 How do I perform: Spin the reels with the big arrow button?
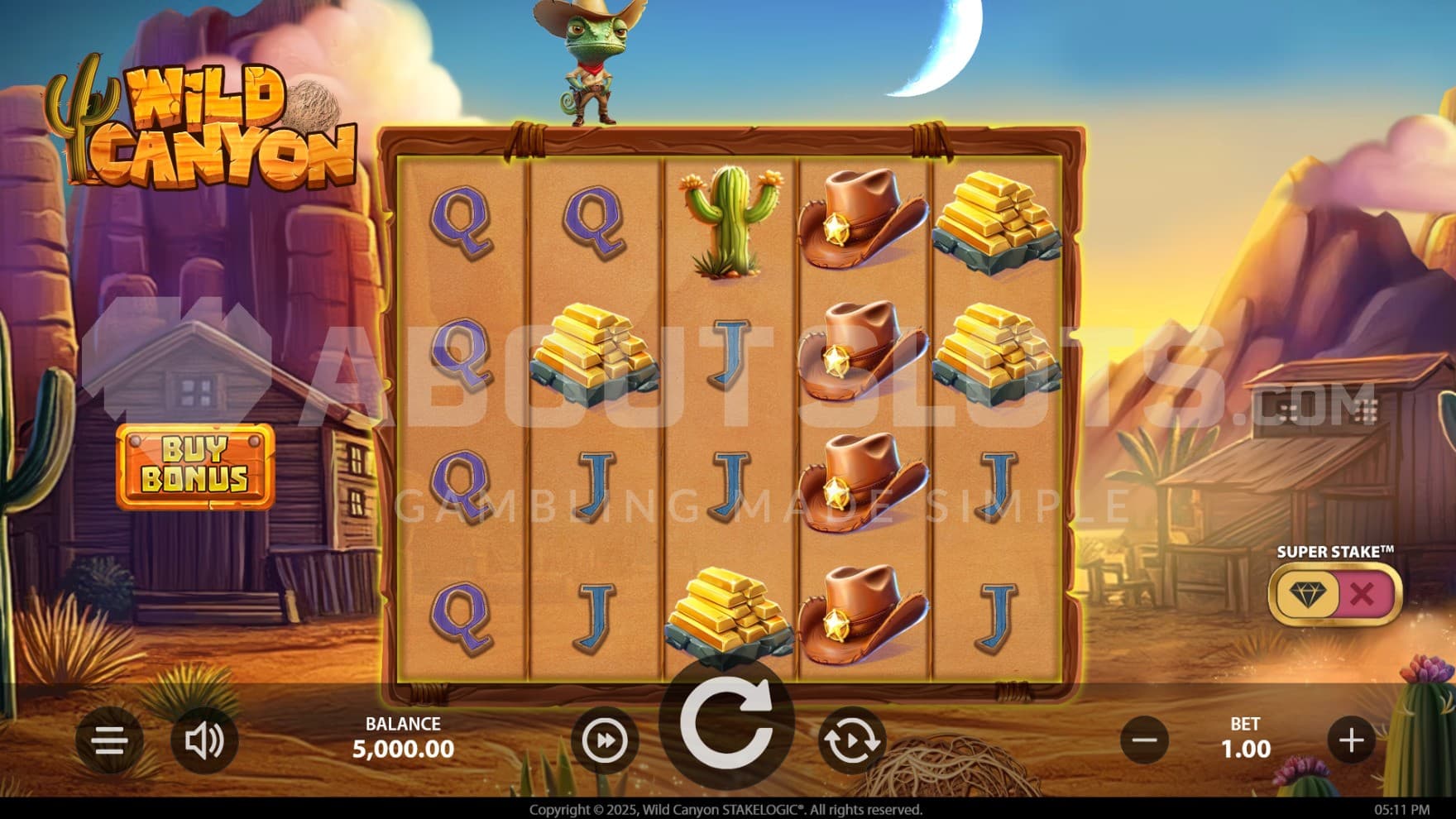(726, 724)
